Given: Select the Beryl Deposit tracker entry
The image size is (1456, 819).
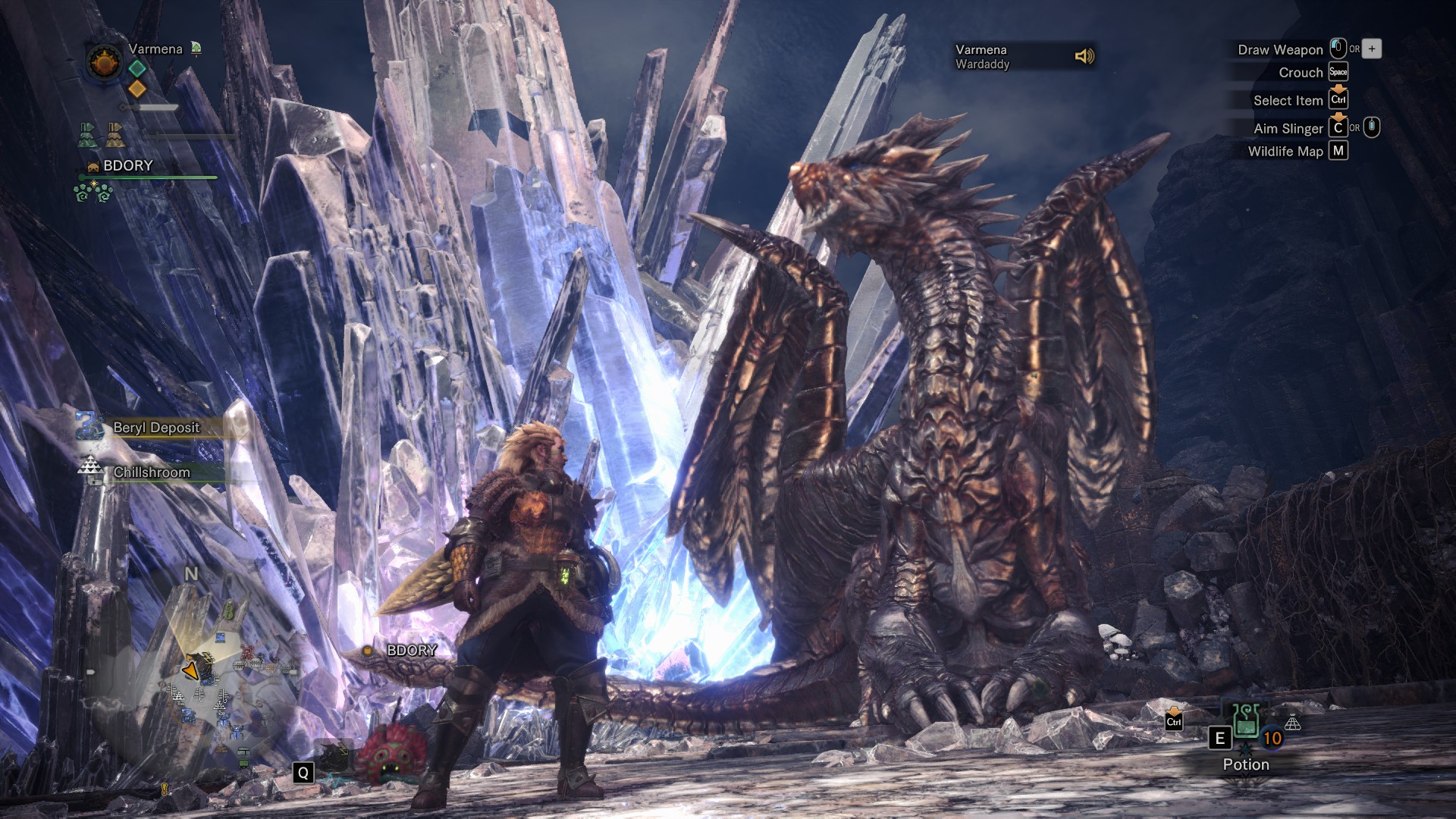Looking at the screenshot, I should point(155,428).
